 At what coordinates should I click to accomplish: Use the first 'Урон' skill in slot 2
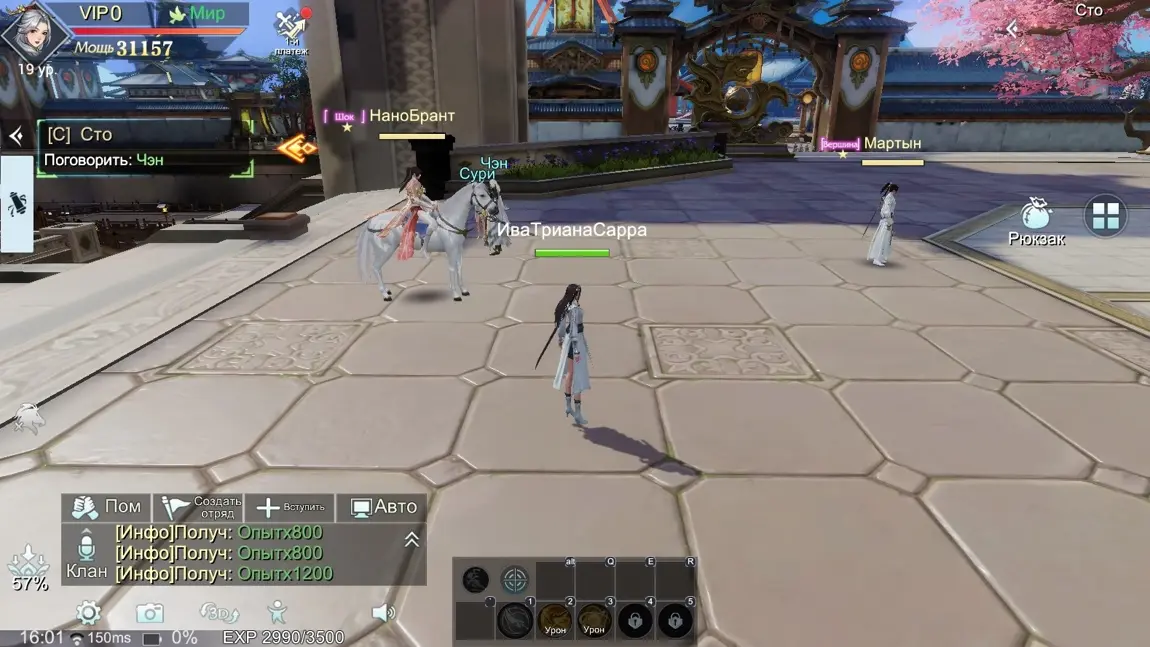pyautogui.click(x=555, y=621)
